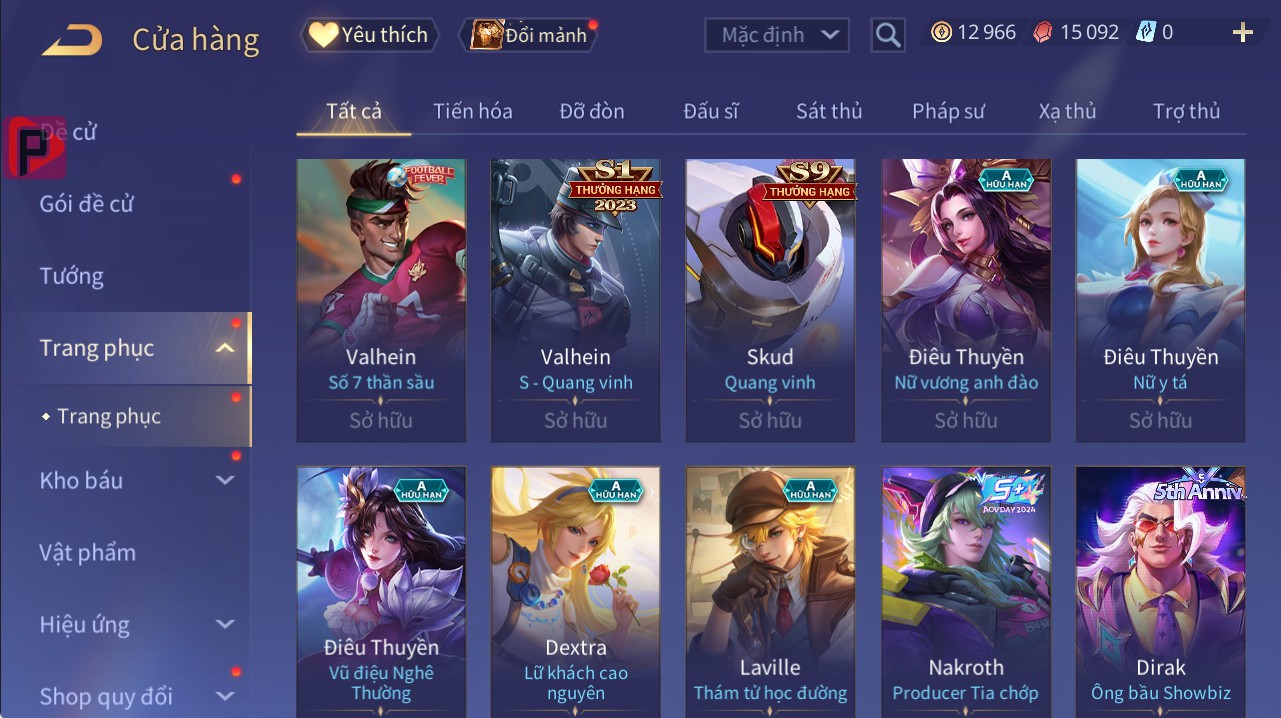Switch to the Đỡ đòn tab

click(591, 111)
